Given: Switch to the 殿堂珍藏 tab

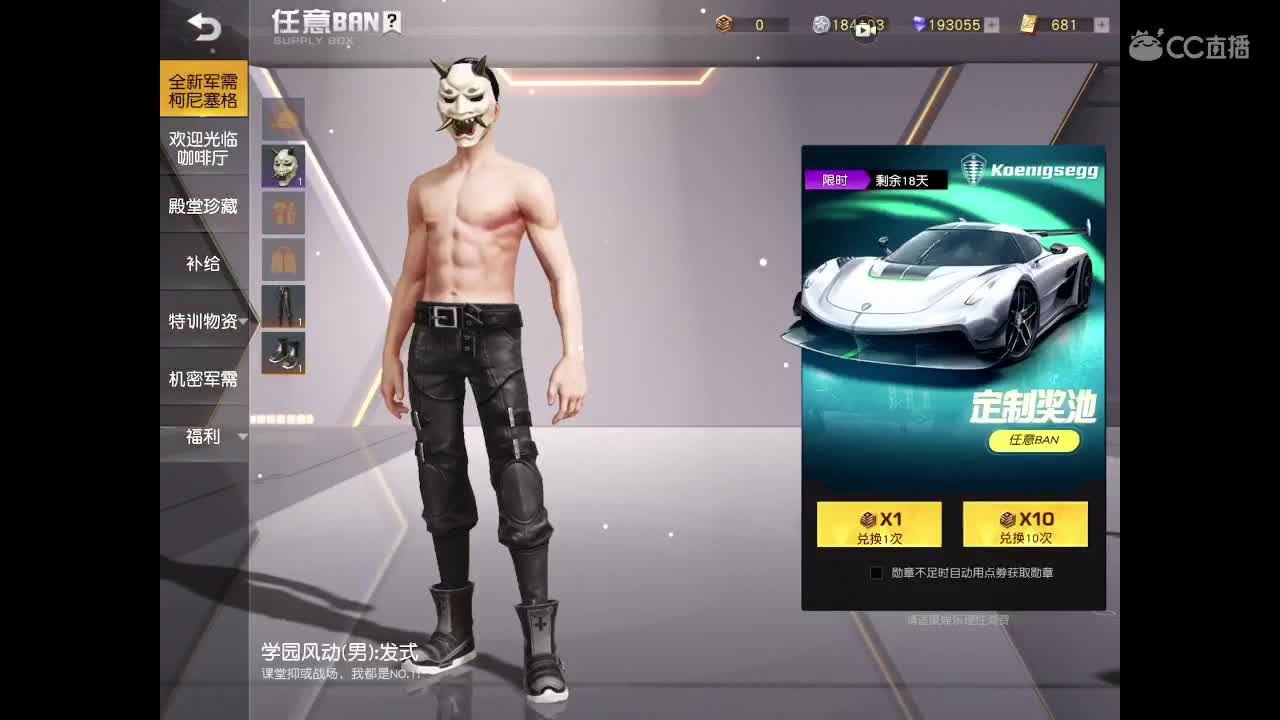Looking at the screenshot, I should [x=203, y=204].
